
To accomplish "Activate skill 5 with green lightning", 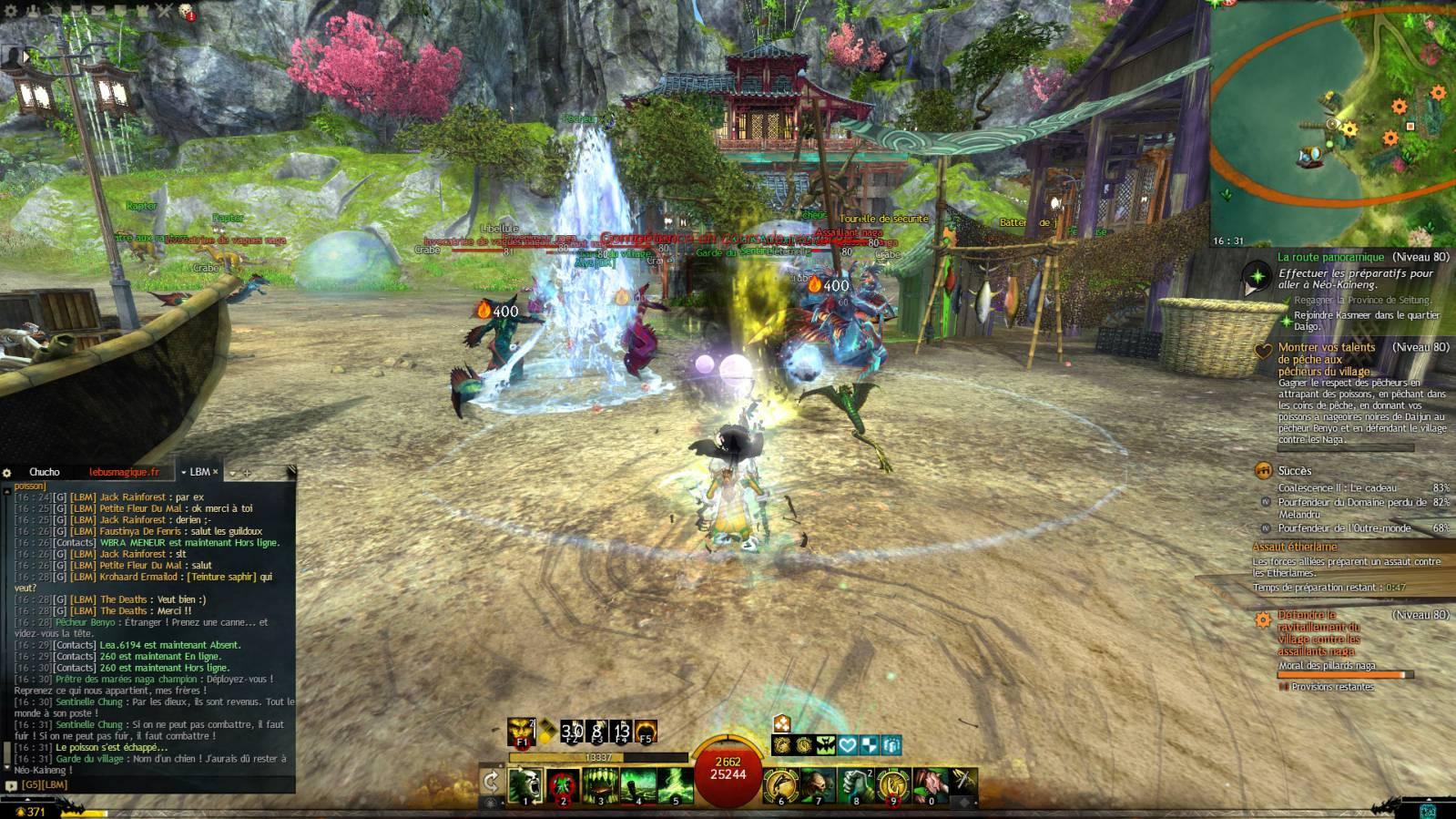I will coord(676,785).
